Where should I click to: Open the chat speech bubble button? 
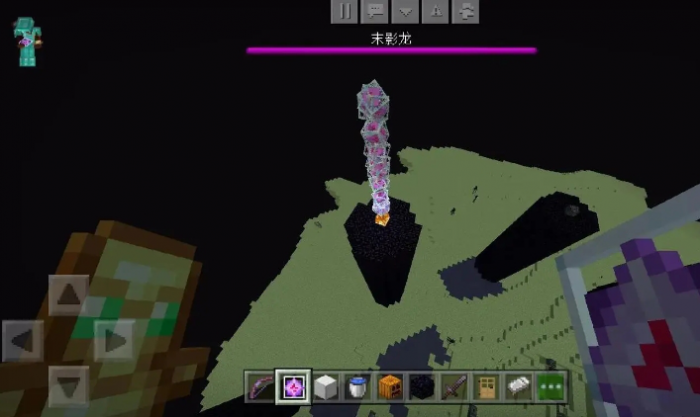[x=375, y=11]
